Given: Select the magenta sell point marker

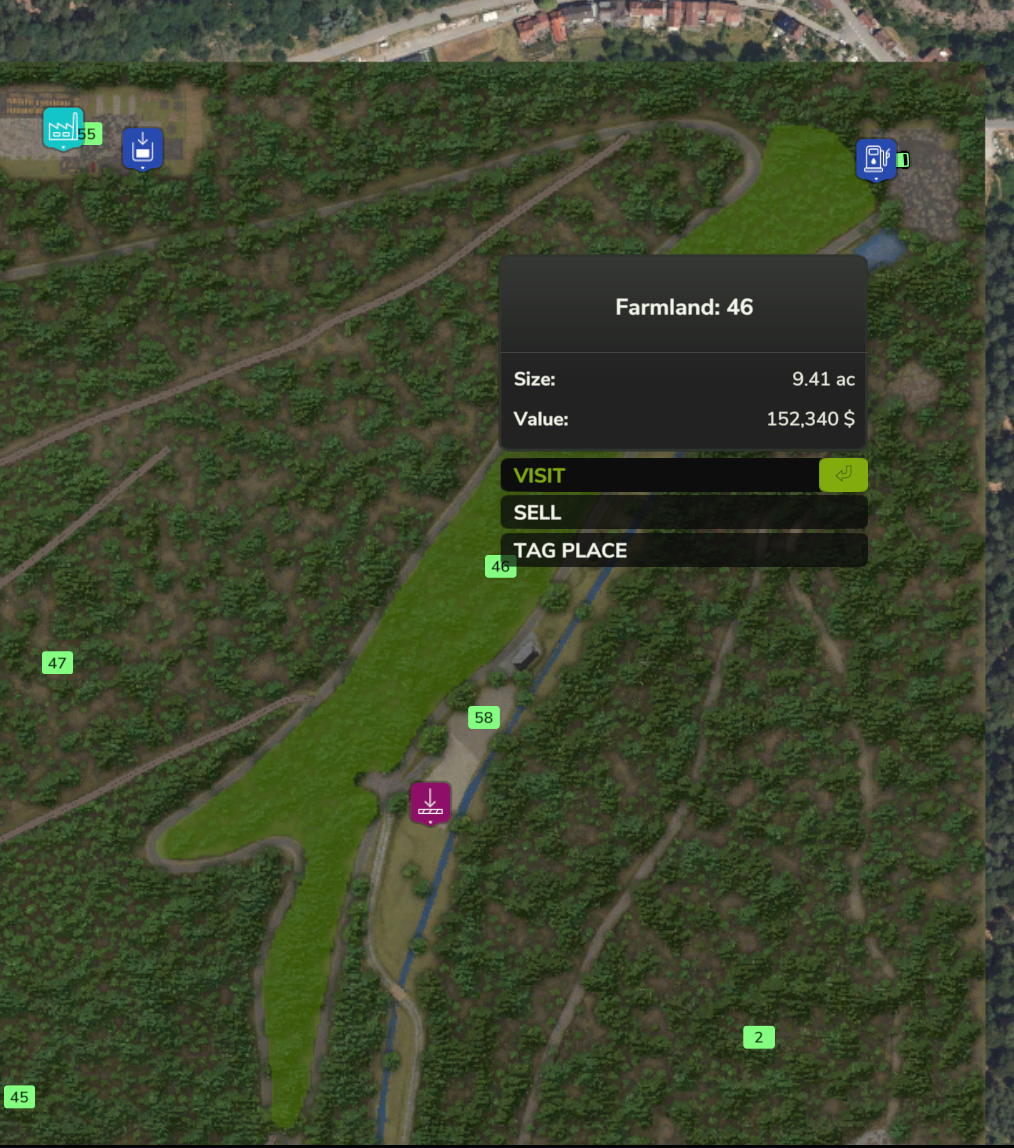Looking at the screenshot, I should pos(430,802).
